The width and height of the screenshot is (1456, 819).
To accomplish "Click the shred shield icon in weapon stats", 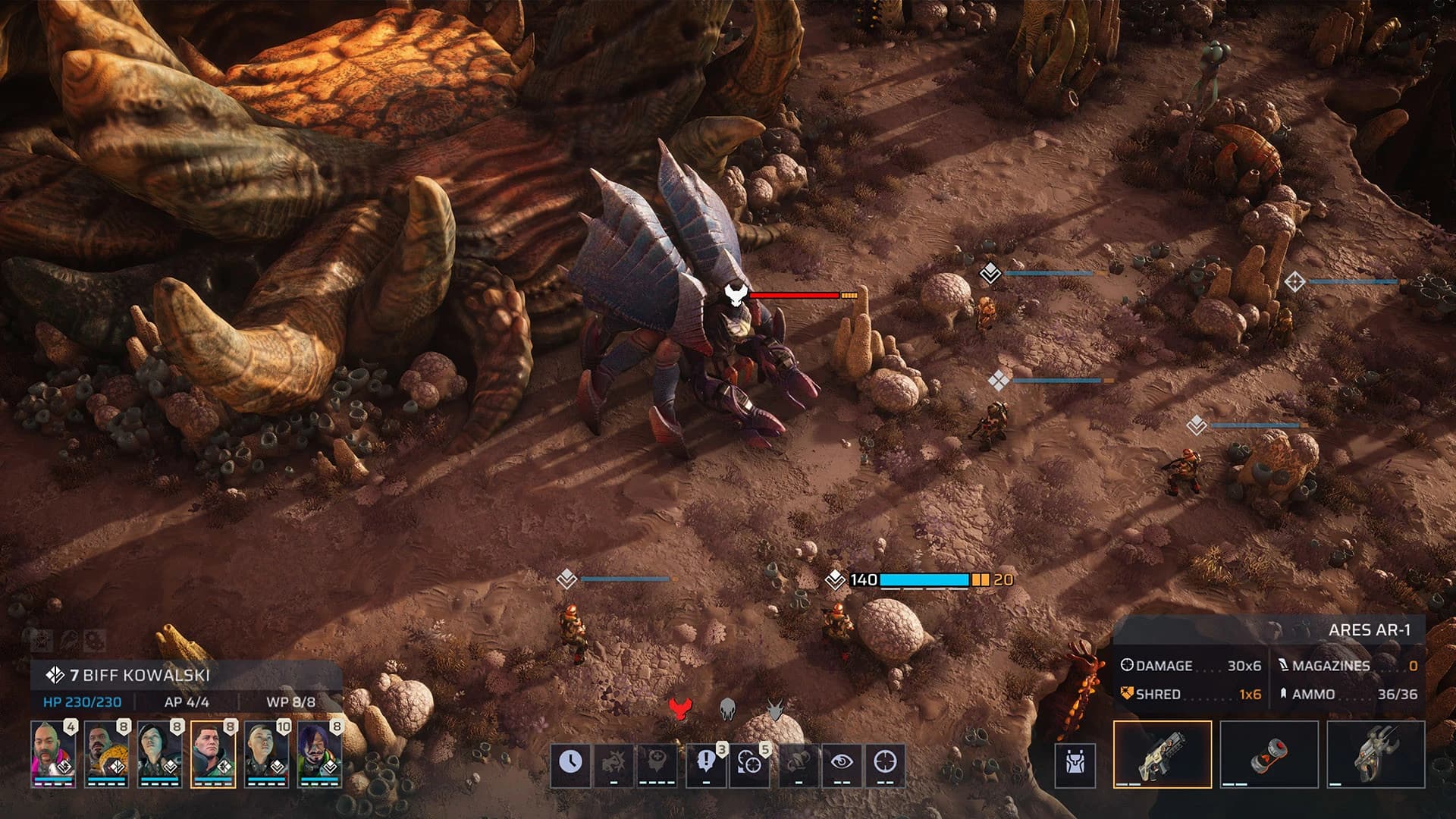I will (1127, 692).
